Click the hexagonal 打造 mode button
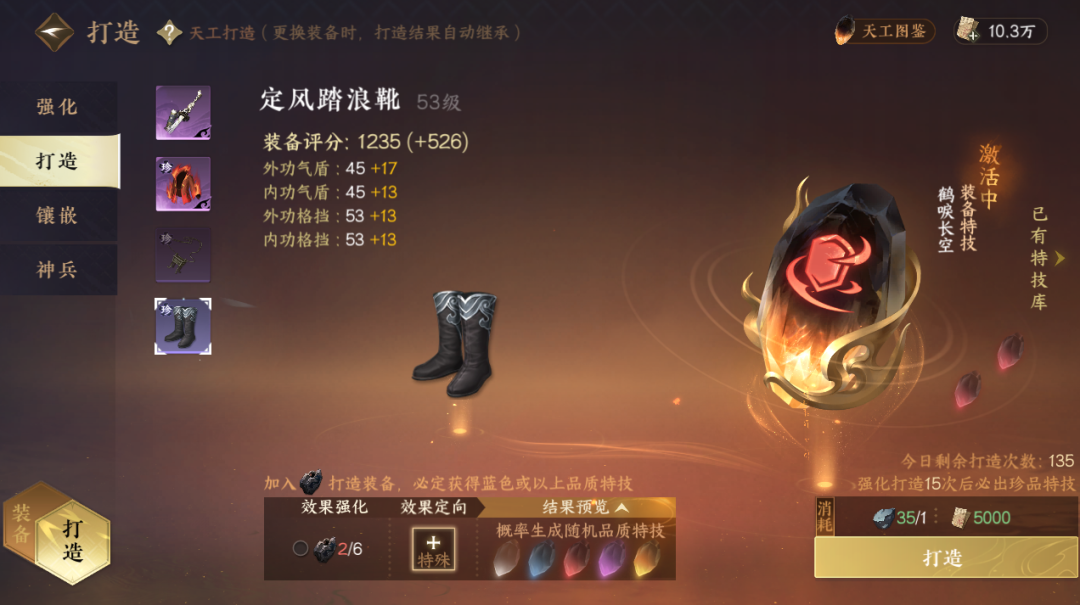 click(73, 540)
